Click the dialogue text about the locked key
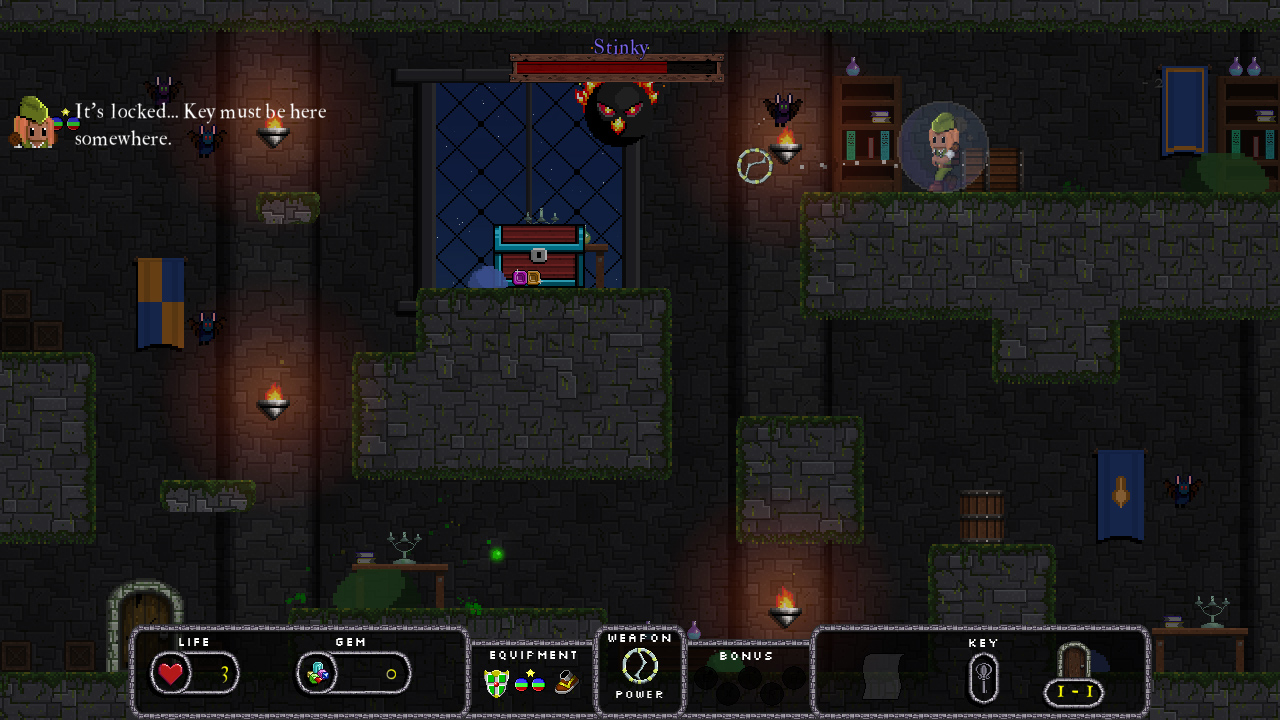 click(197, 124)
